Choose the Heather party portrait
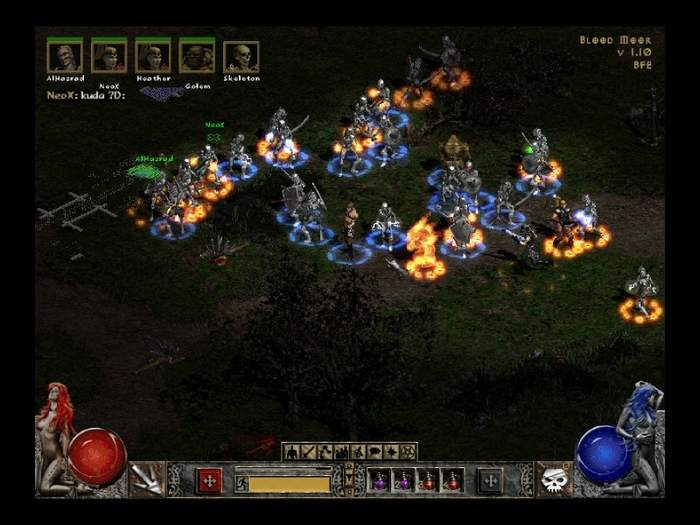The width and height of the screenshot is (700, 525). tap(153, 57)
